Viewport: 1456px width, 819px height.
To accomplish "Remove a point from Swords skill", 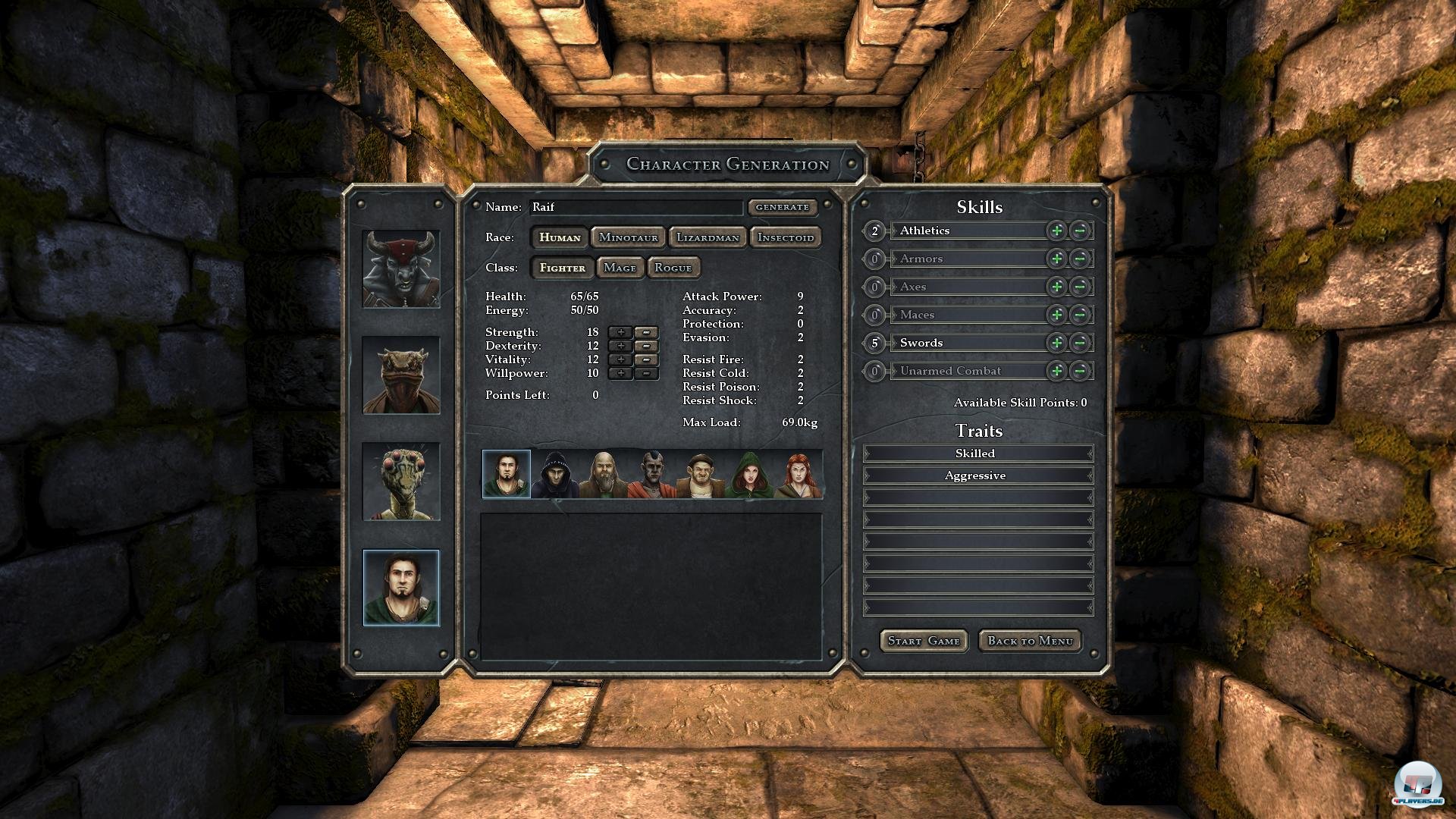I will [1081, 343].
